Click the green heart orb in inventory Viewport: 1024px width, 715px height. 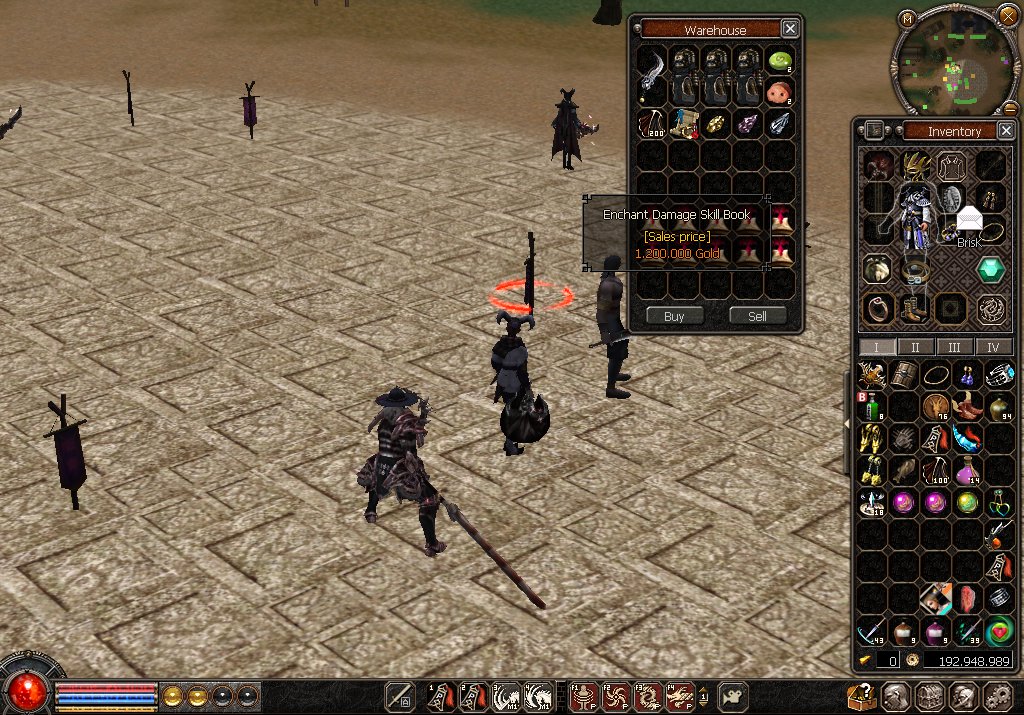pos(998,631)
